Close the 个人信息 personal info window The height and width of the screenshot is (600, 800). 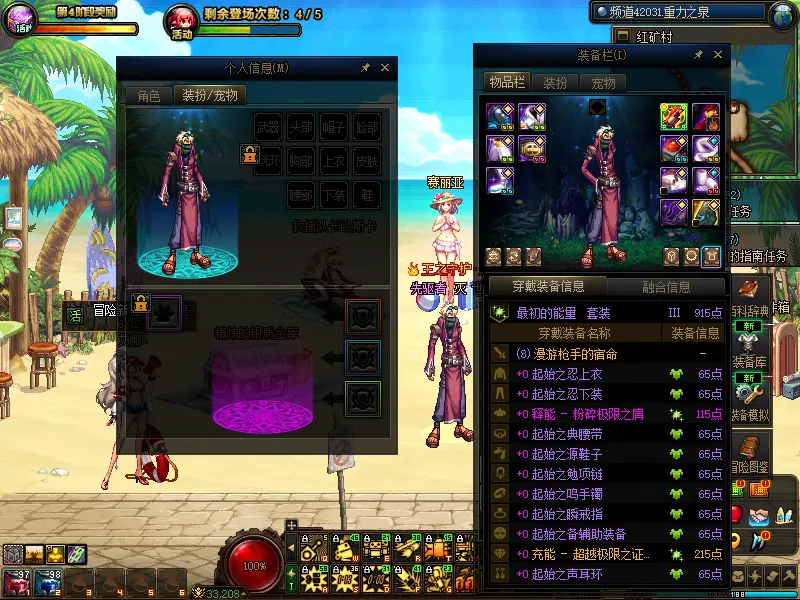click(x=385, y=68)
